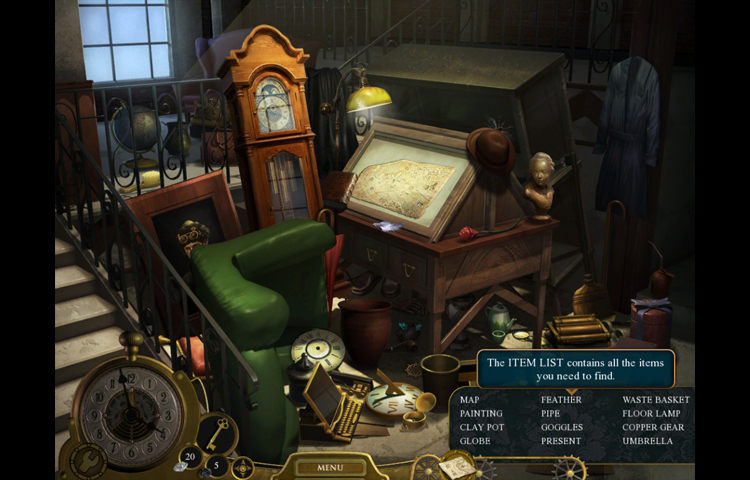Open the MENU button
Screen dimensions: 750x480
point(329,467)
